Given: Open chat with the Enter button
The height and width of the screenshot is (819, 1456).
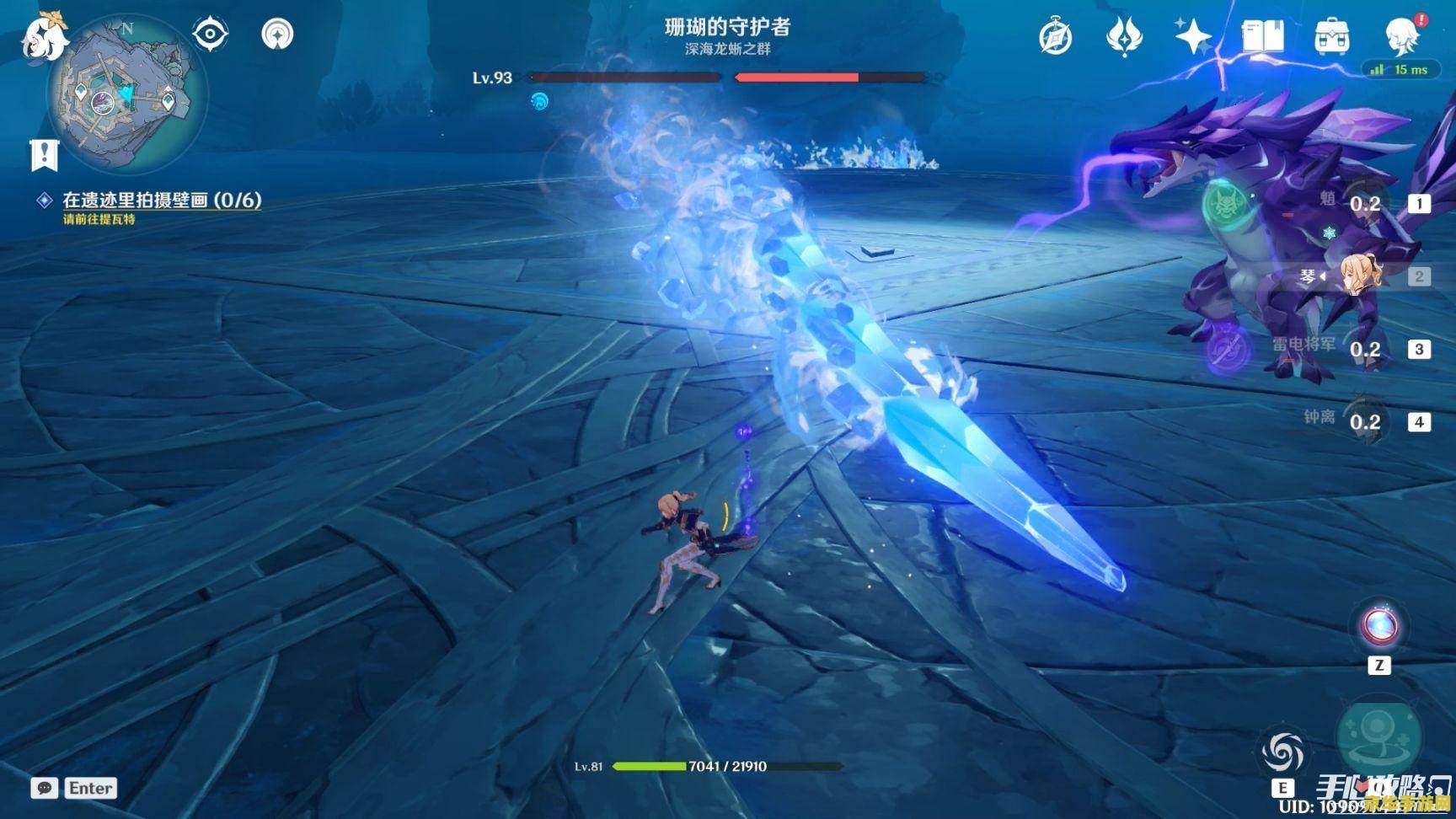Looking at the screenshot, I should pyautogui.click(x=90, y=788).
